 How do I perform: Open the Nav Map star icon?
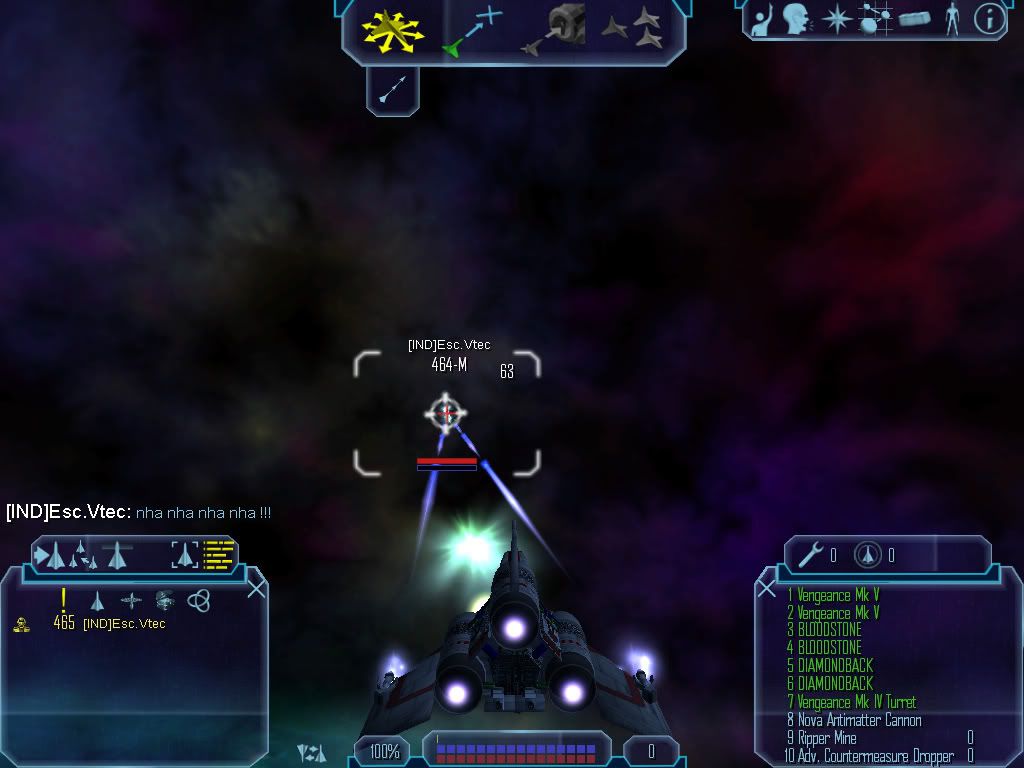pos(836,19)
